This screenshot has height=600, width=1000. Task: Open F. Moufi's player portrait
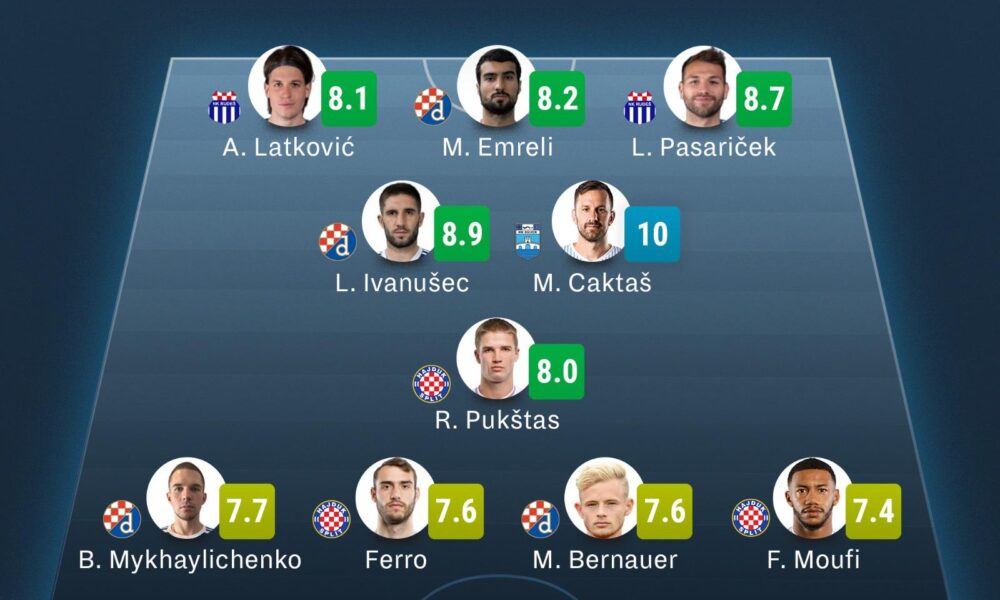(812, 497)
